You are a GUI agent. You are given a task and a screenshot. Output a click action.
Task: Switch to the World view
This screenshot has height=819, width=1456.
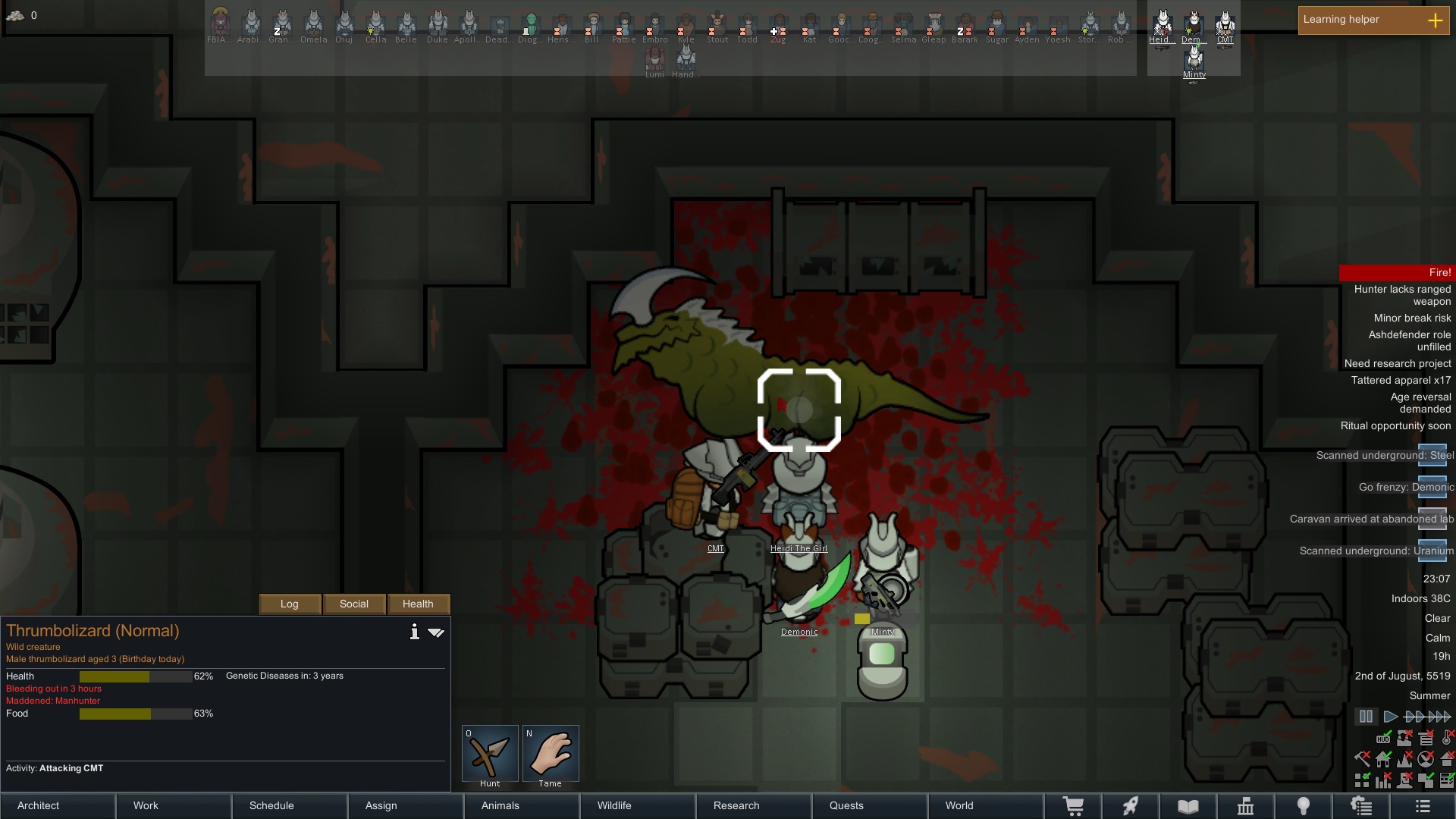[986, 805]
